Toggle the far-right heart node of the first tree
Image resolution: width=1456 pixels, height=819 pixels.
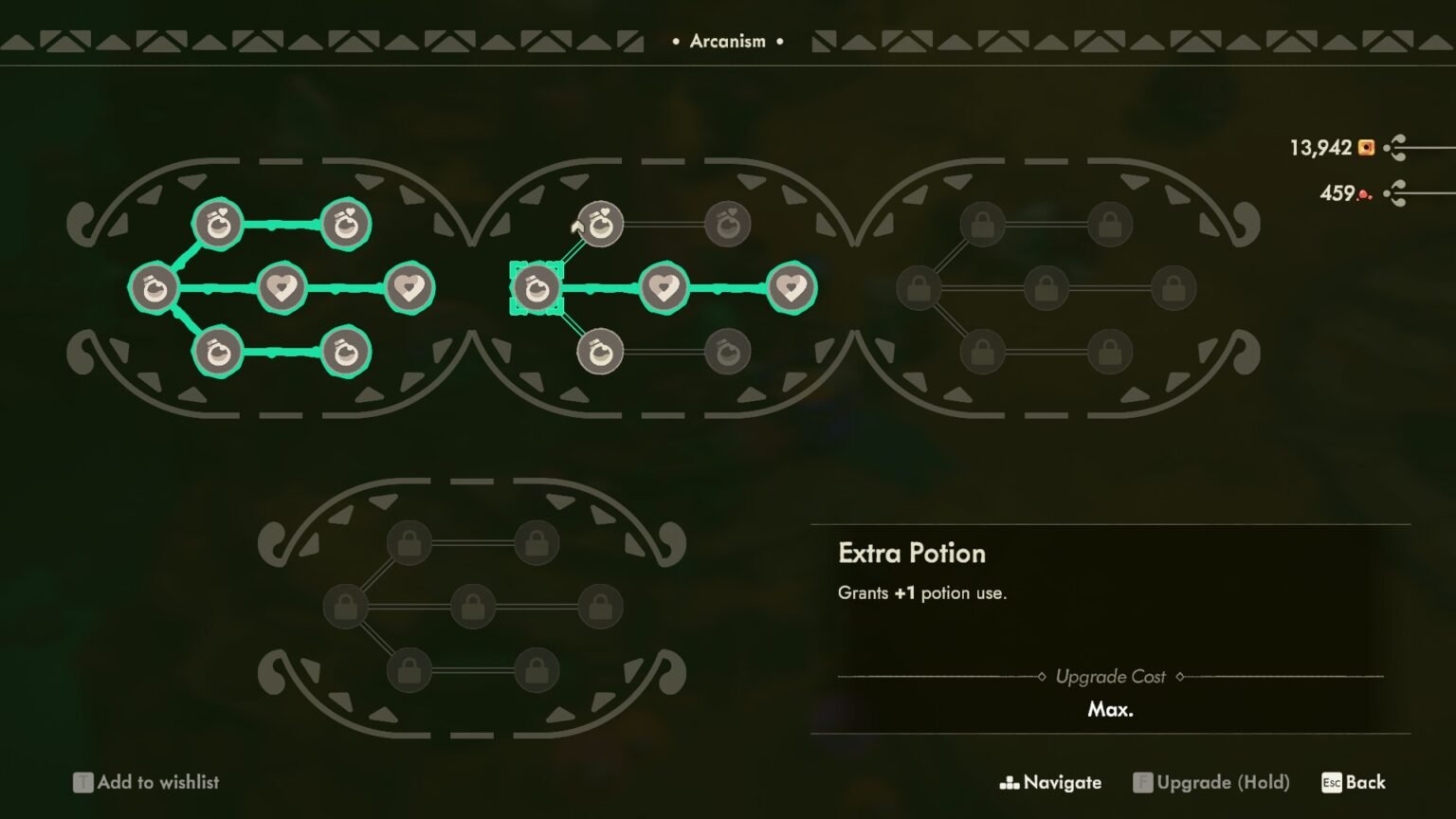[x=410, y=287]
